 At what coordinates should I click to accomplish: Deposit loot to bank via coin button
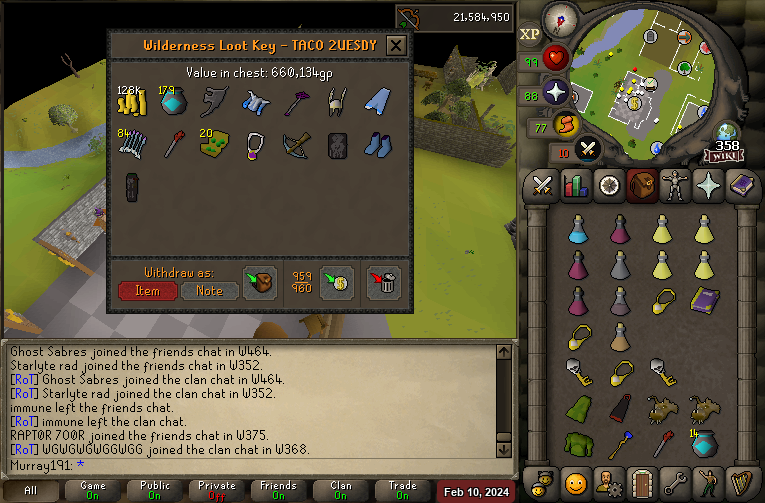337,282
